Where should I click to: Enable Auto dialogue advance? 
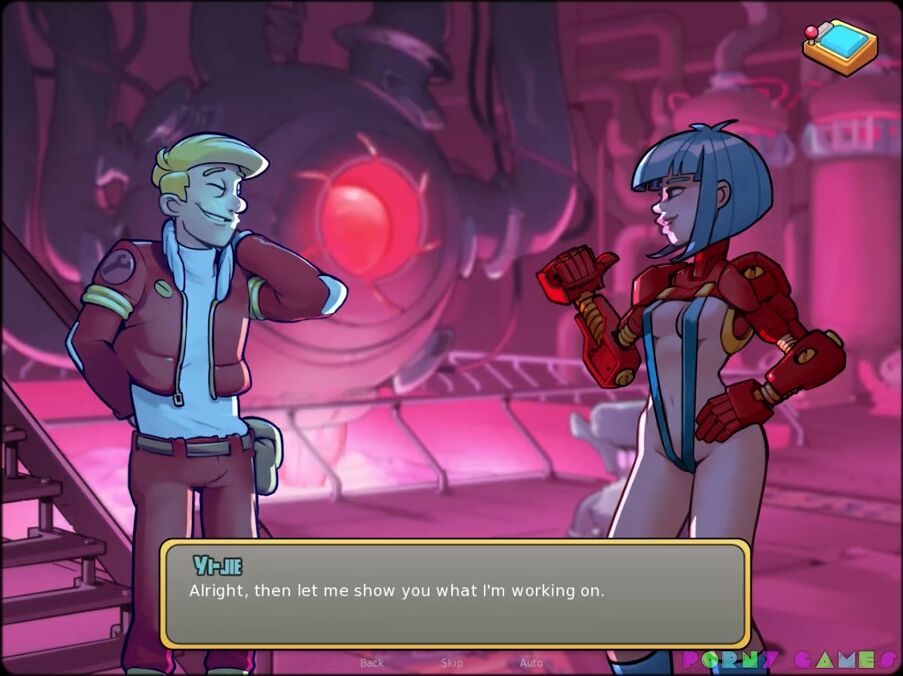(x=531, y=663)
